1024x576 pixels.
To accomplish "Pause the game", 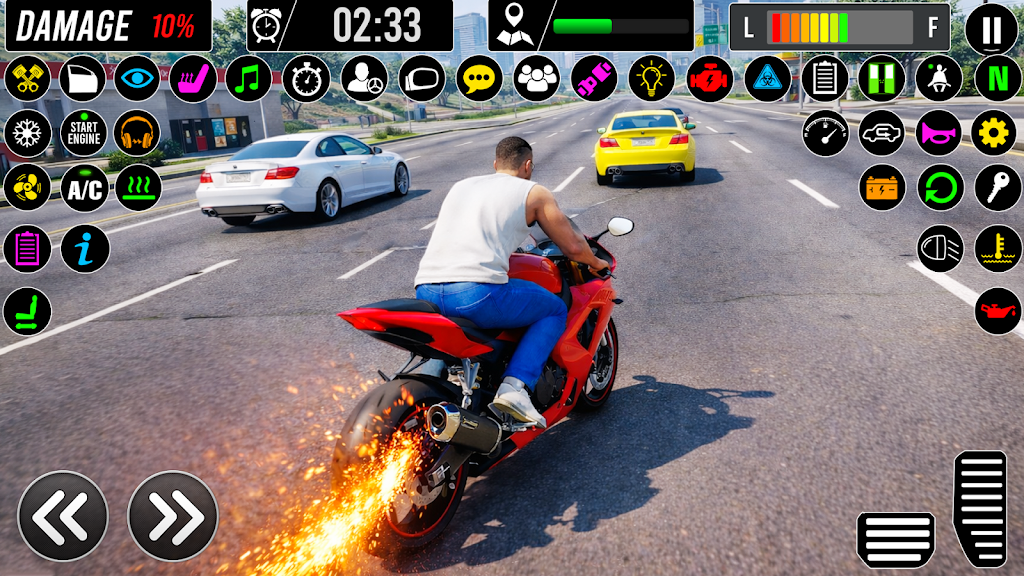I will pos(991,29).
